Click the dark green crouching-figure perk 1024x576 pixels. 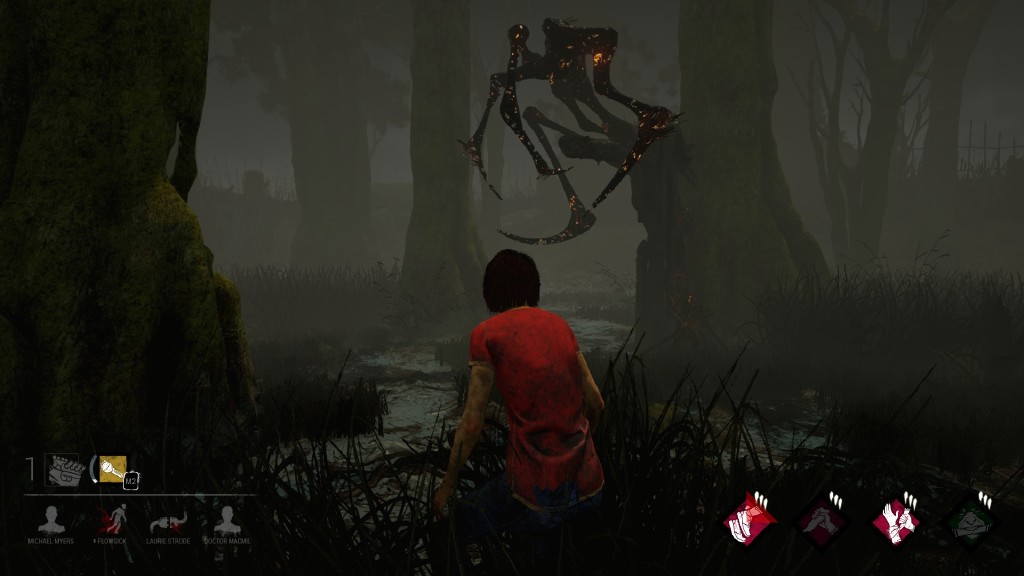[x=969, y=520]
